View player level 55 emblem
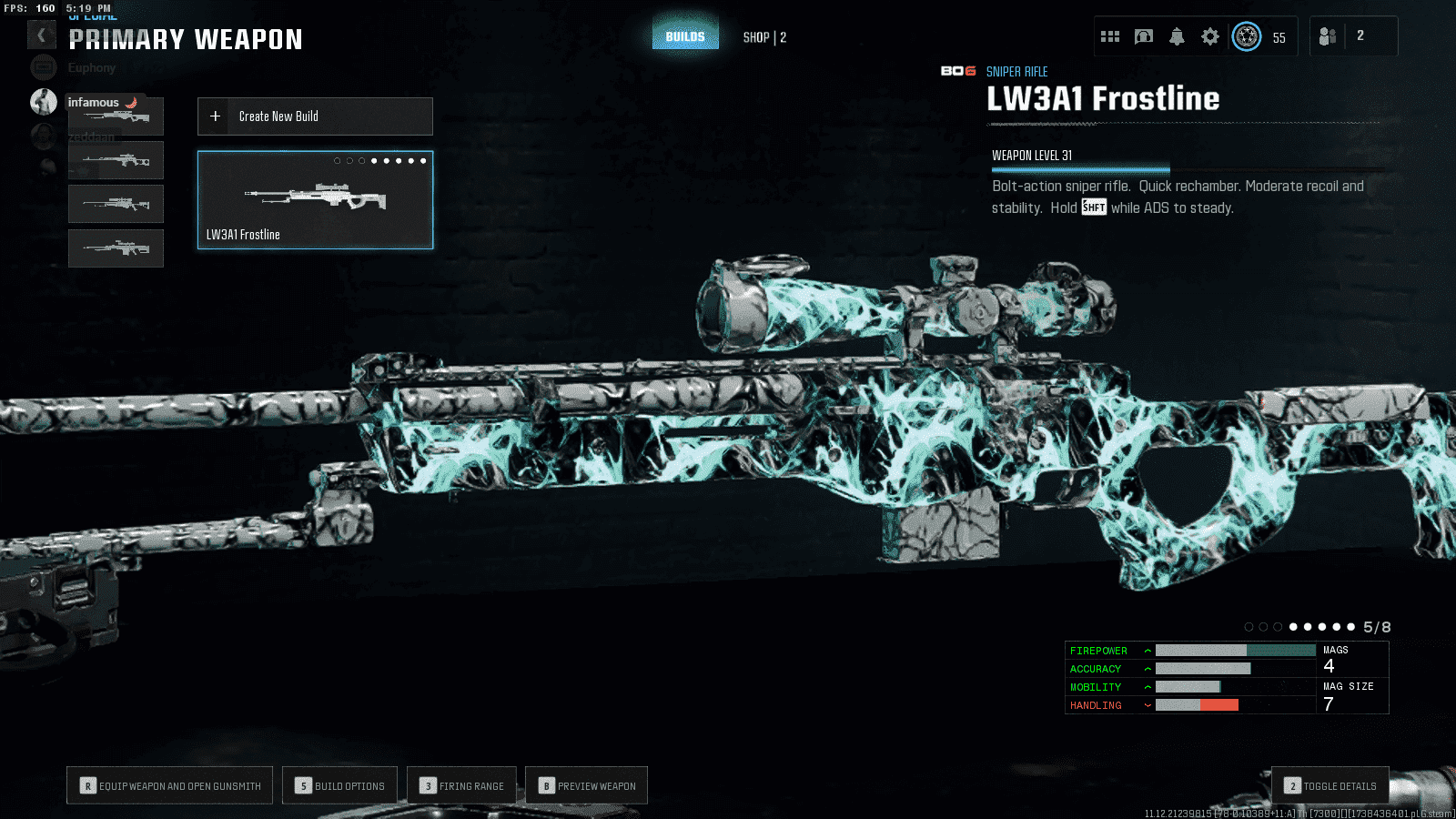1456x819 pixels. click(1247, 36)
